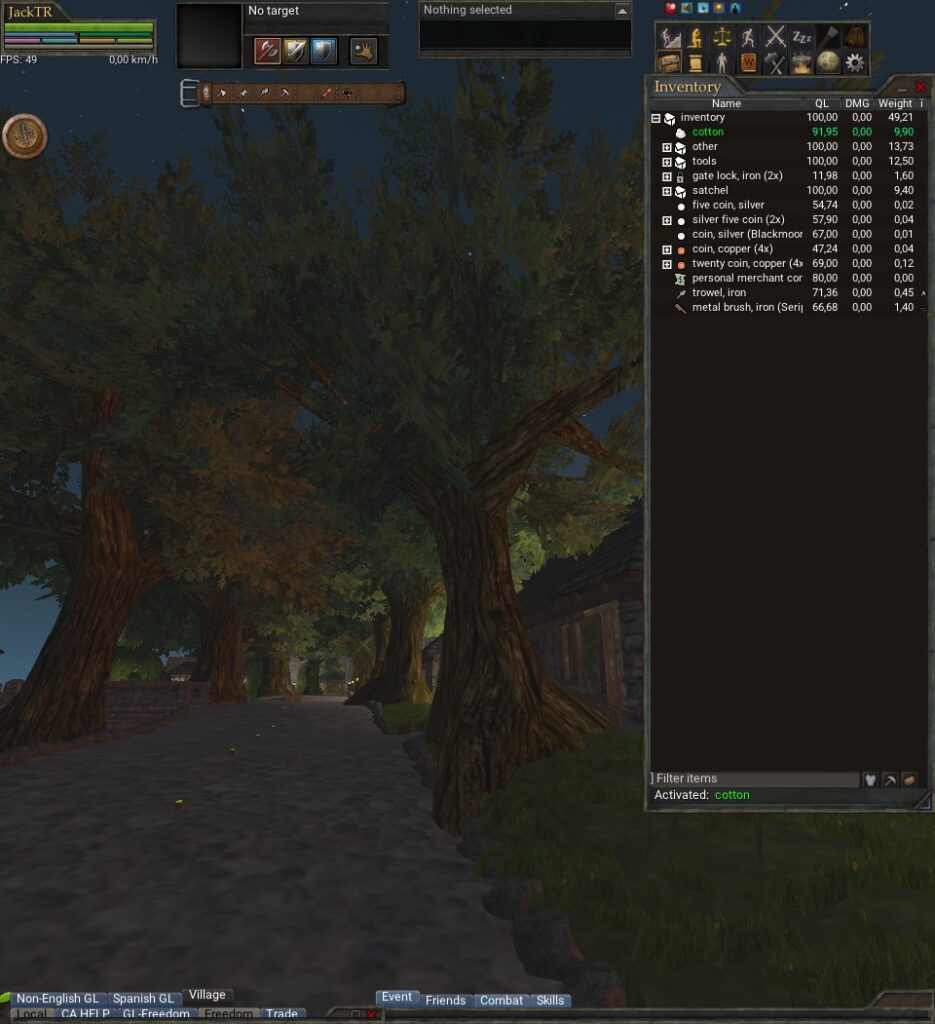Toggle the sleep Zzz icon
This screenshot has height=1024, width=935.
coord(802,37)
